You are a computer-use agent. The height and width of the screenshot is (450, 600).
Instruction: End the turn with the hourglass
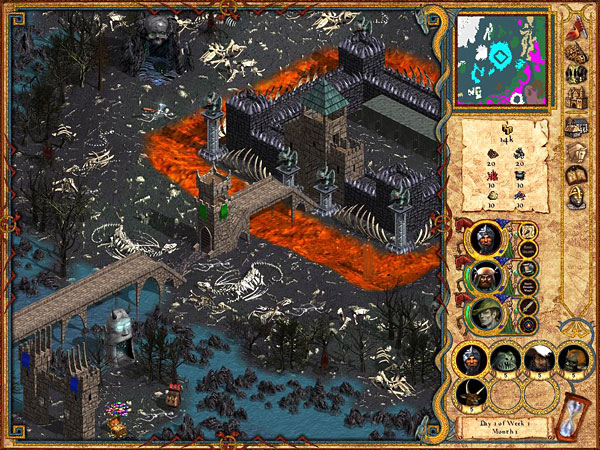point(576,413)
